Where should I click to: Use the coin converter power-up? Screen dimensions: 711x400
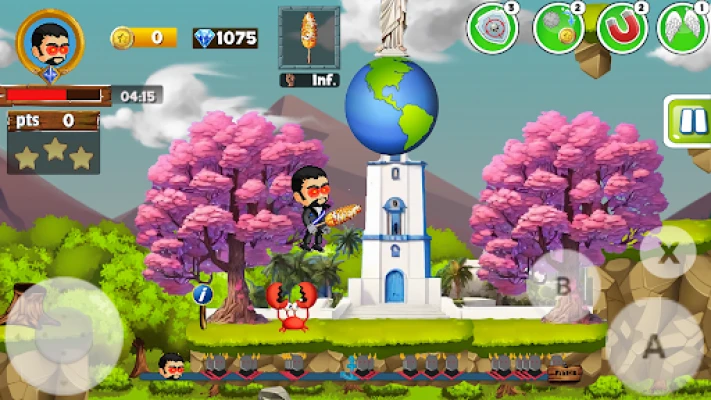coord(558,29)
